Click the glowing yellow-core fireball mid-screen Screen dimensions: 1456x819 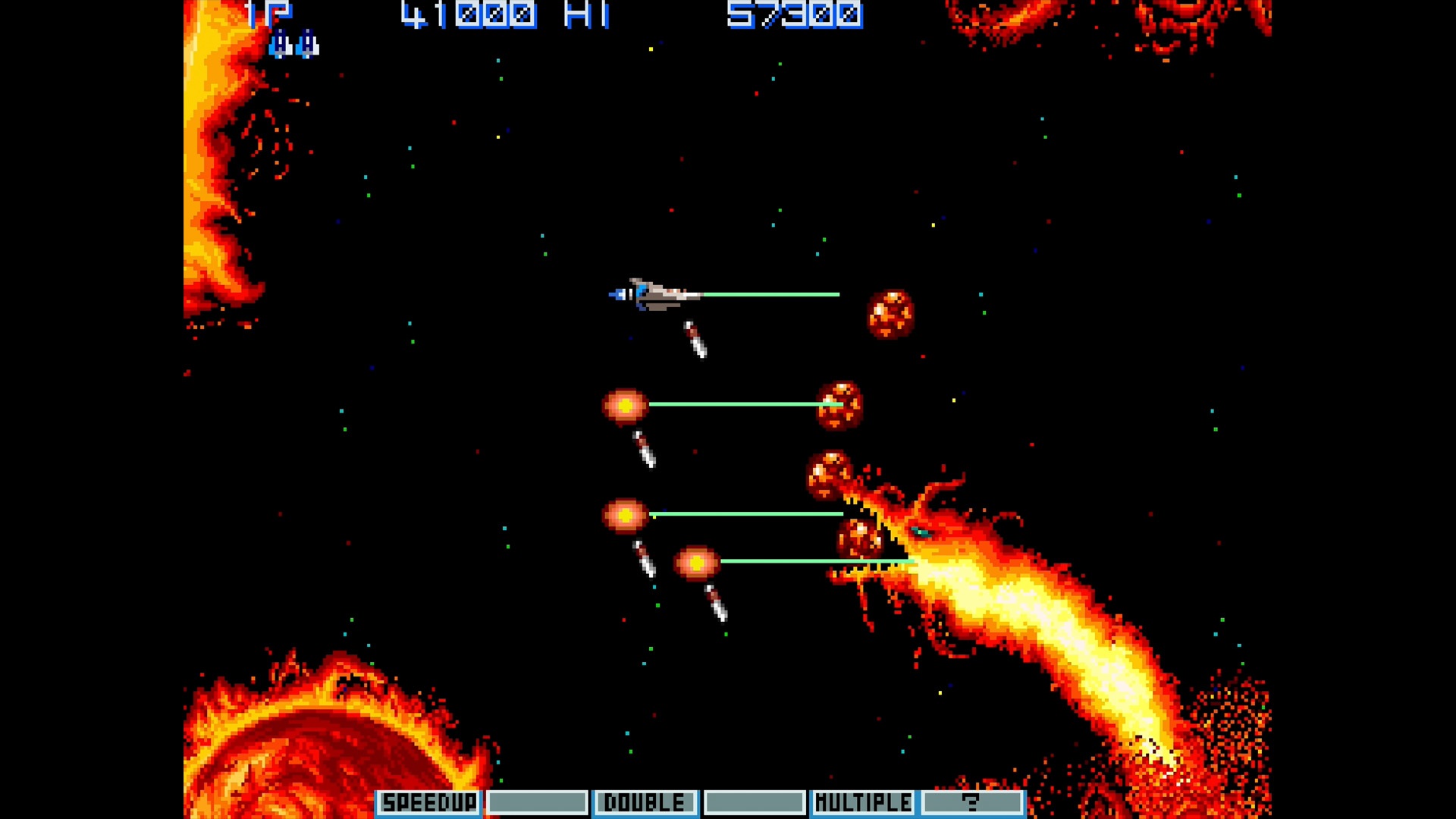tap(626, 406)
